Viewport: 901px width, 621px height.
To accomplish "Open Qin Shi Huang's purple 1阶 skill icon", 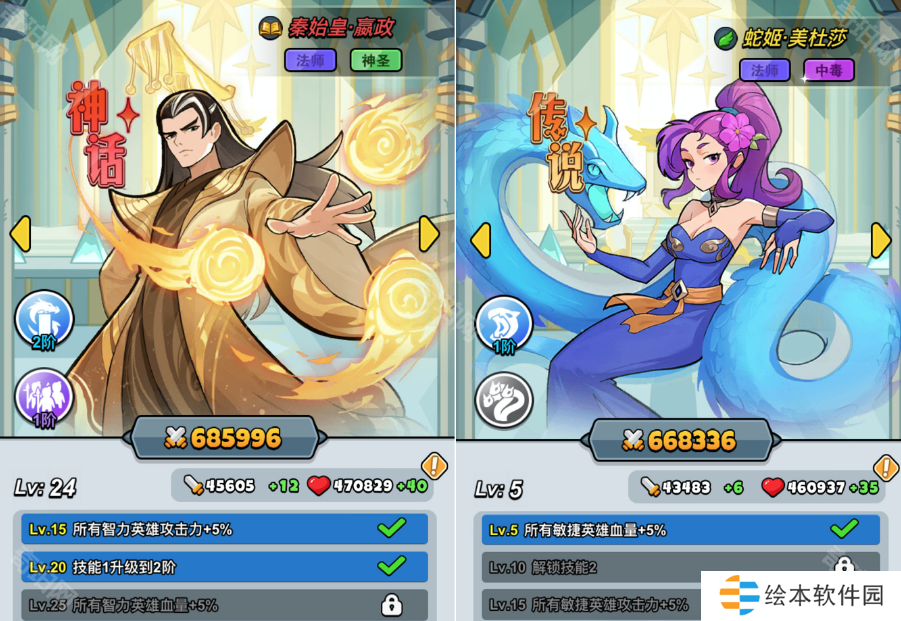I will click(x=43, y=398).
